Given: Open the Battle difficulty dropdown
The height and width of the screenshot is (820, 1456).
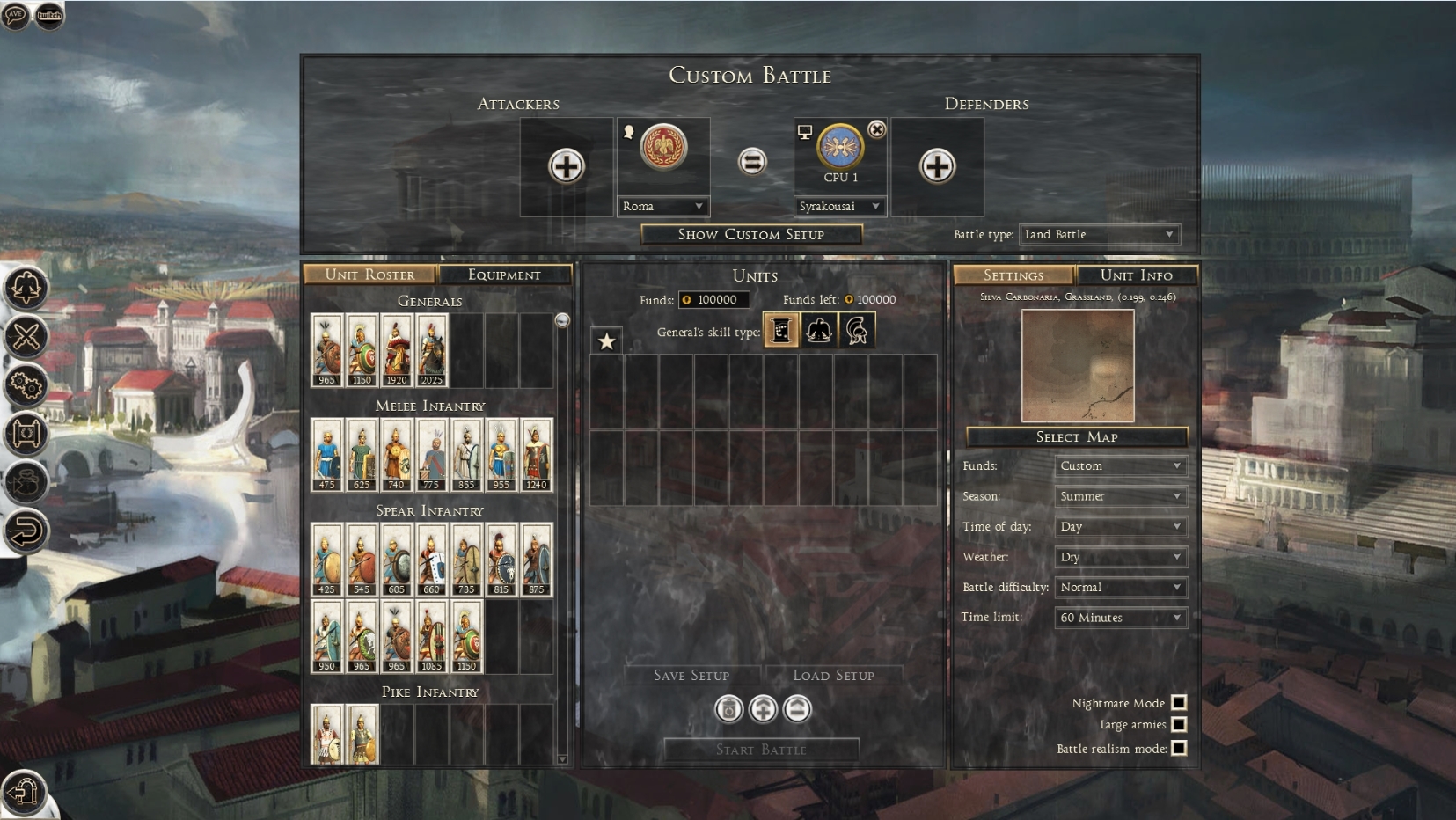Looking at the screenshot, I should pos(1120,587).
